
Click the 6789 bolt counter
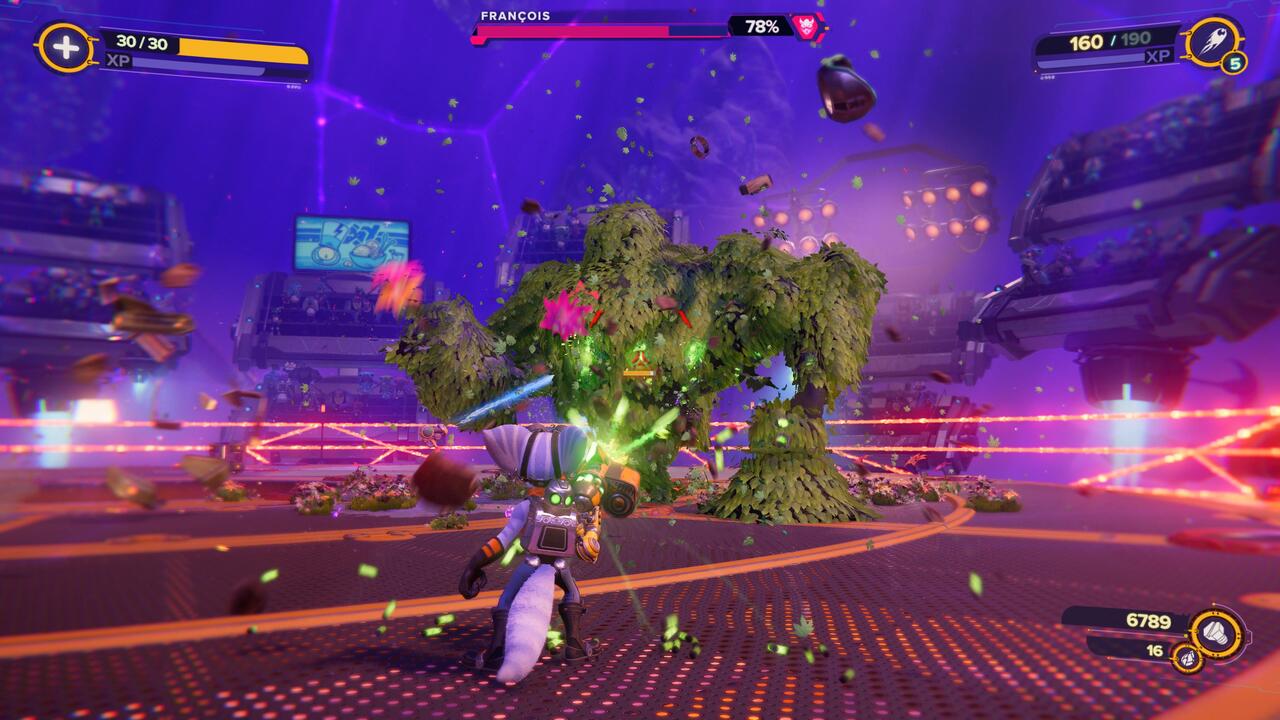coord(1147,618)
